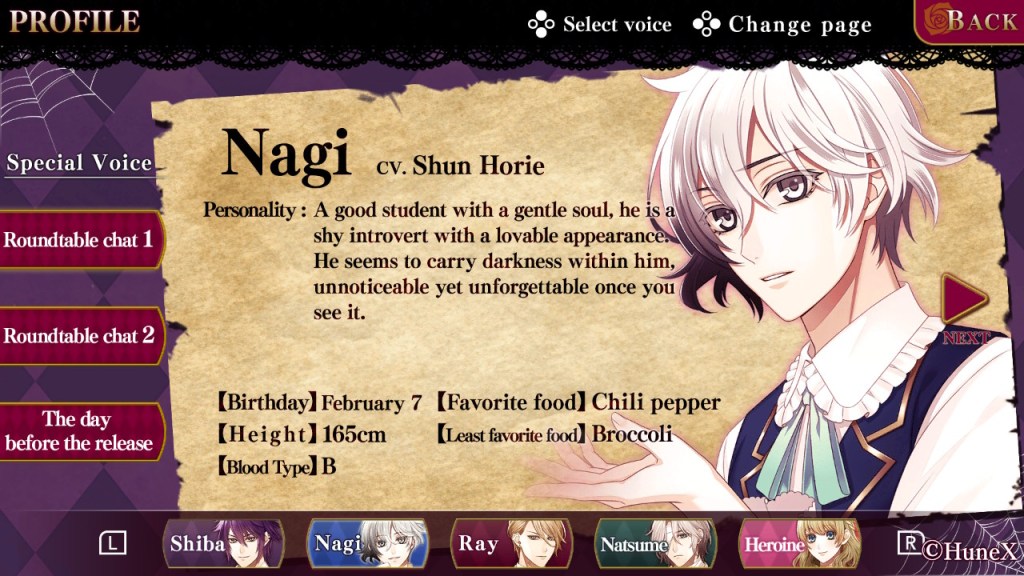This screenshot has width=1024, height=576.
Task: Play the Roundtable chat 2 voice
Action: [78, 336]
